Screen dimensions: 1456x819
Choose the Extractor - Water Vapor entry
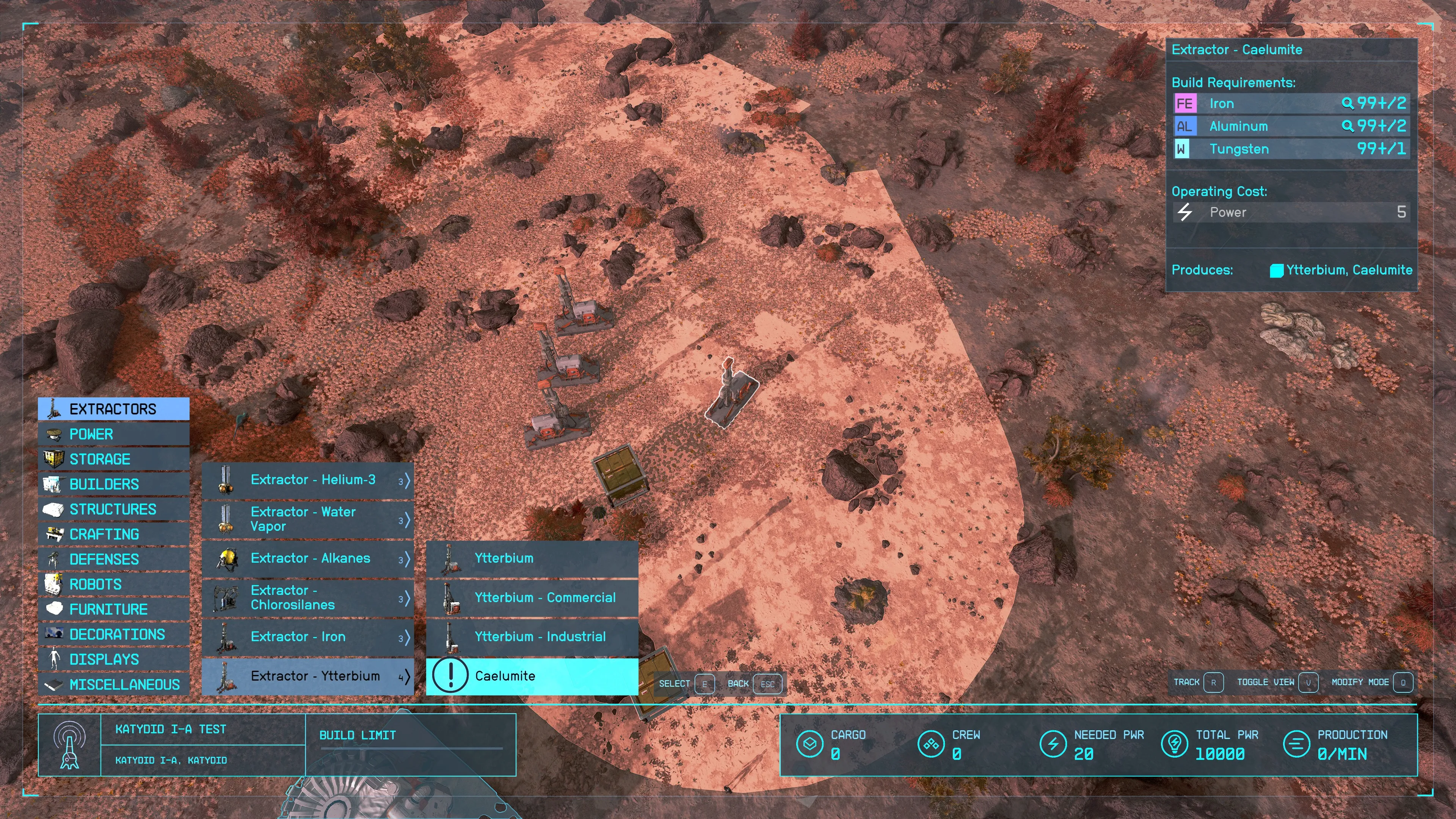pyautogui.click(x=308, y=519)
